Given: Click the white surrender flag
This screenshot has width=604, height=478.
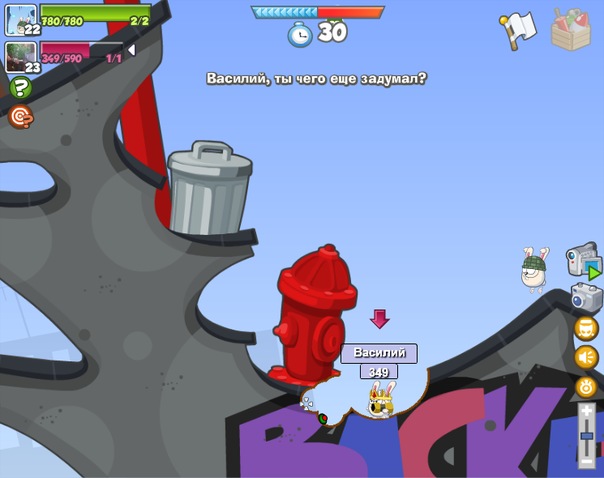Looking at the screenshot, I should point(519,29).
